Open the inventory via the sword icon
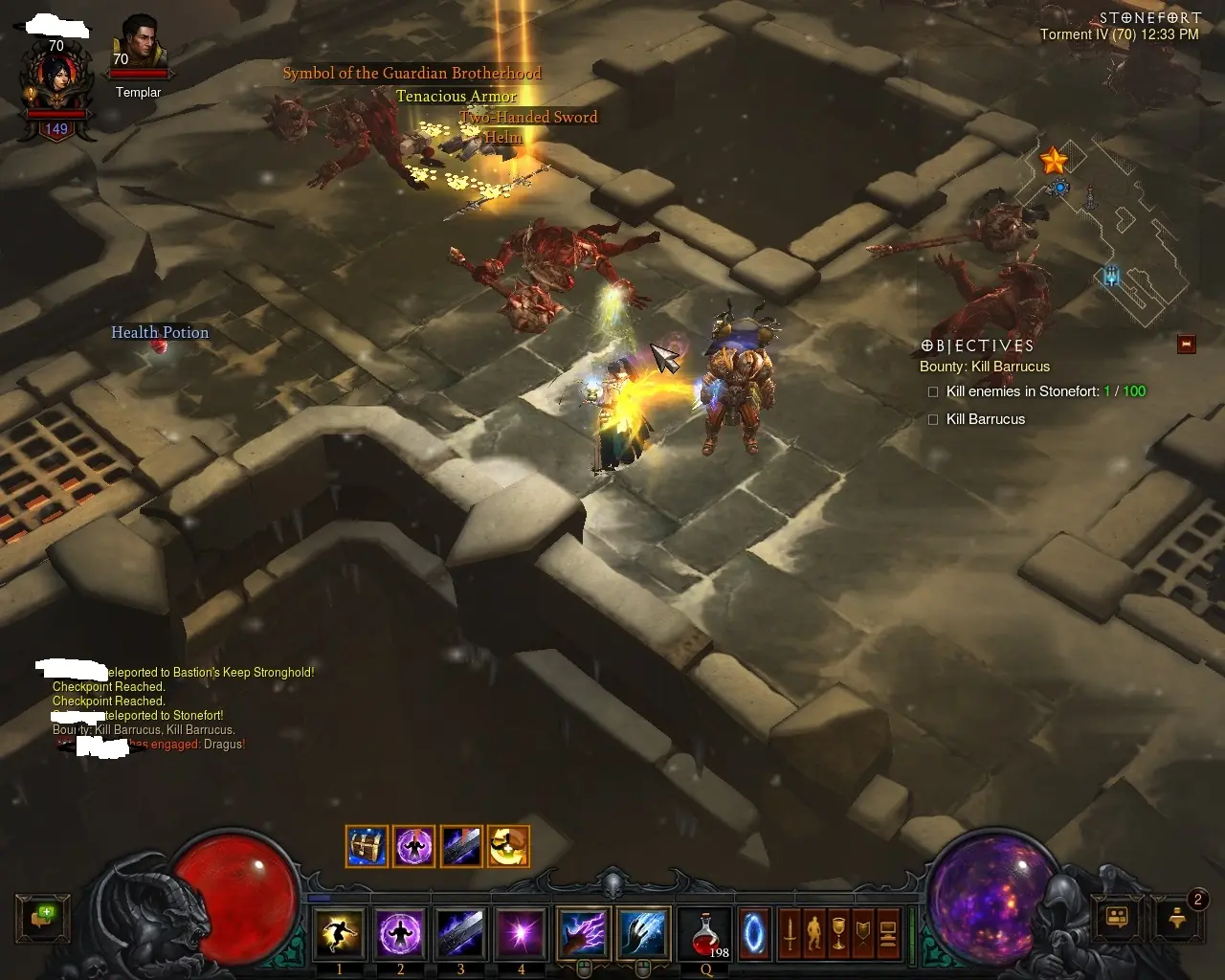The image size is (1225, 980). (790, 933)
